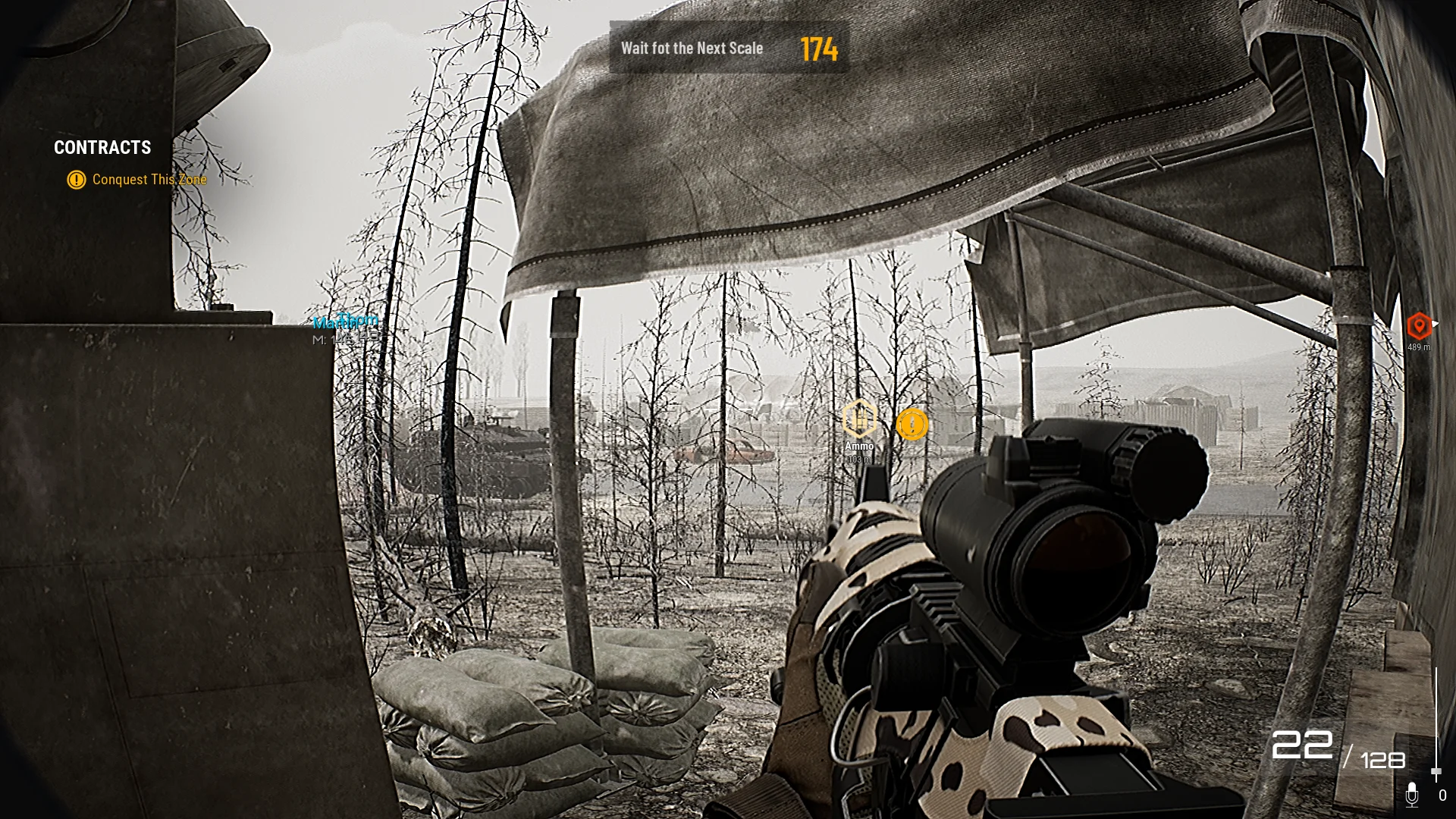
Task: Click the red location waypoint marker
Action: point(1419,326)
